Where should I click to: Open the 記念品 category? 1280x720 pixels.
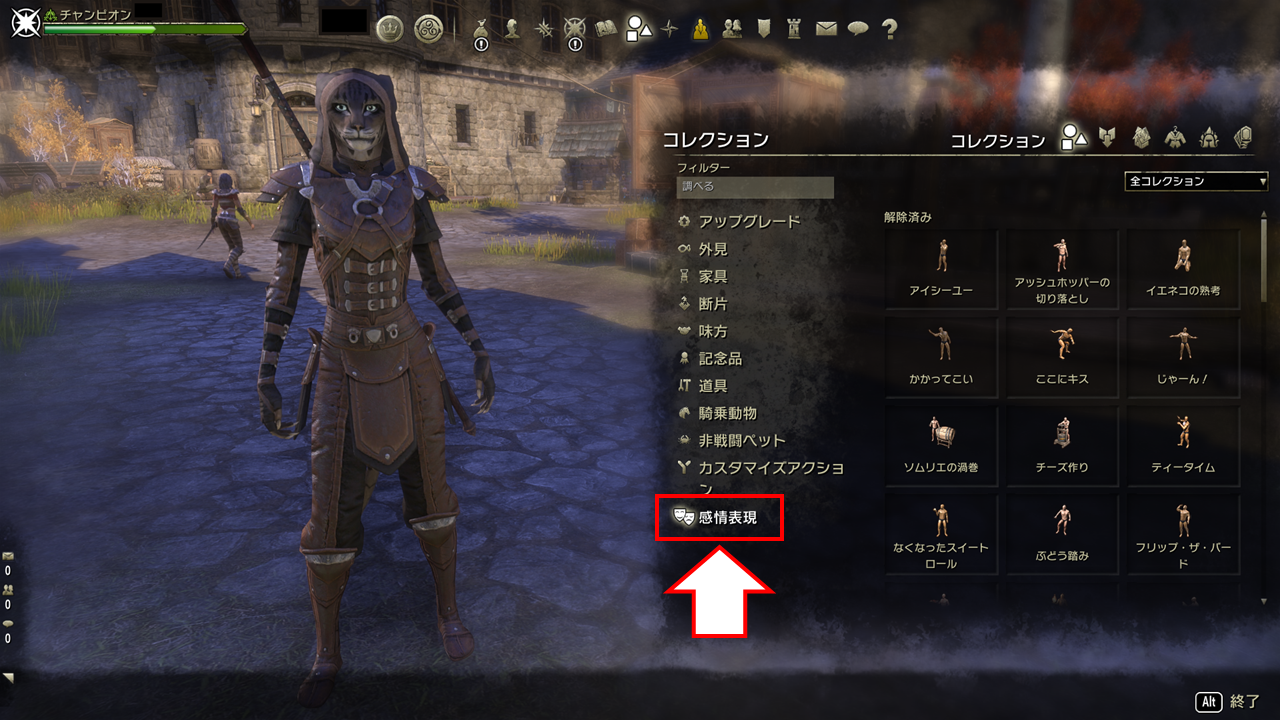pos(720,358)
